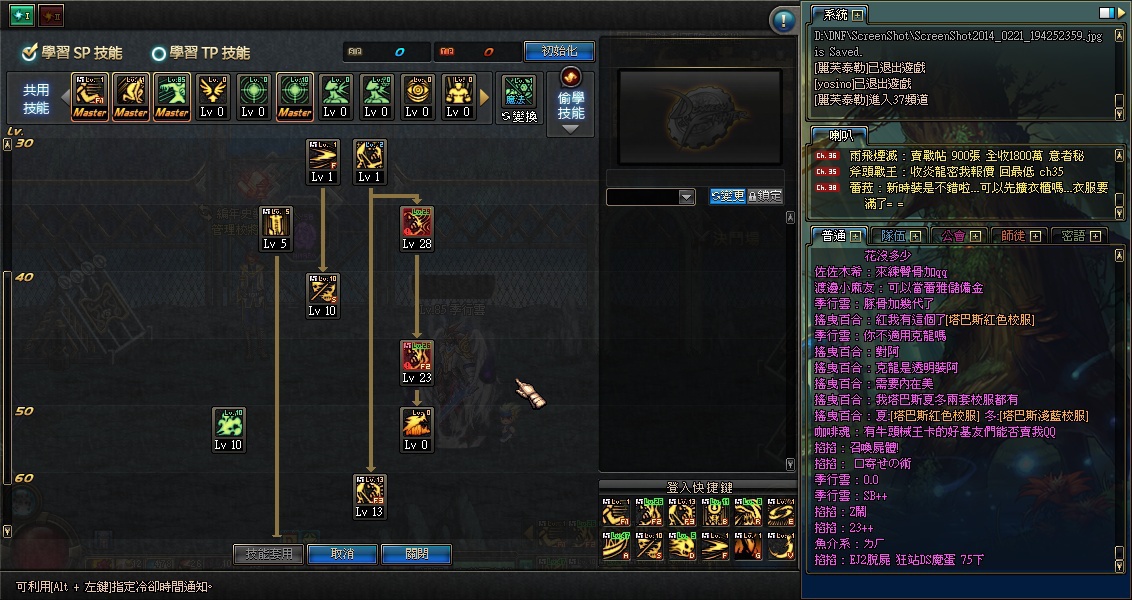Image resolution: width=1132 pixels, height=600 pixels.
Task: Toggle the 鎖定 lock button
Action: pyautogui.click(x=765, y=196)
